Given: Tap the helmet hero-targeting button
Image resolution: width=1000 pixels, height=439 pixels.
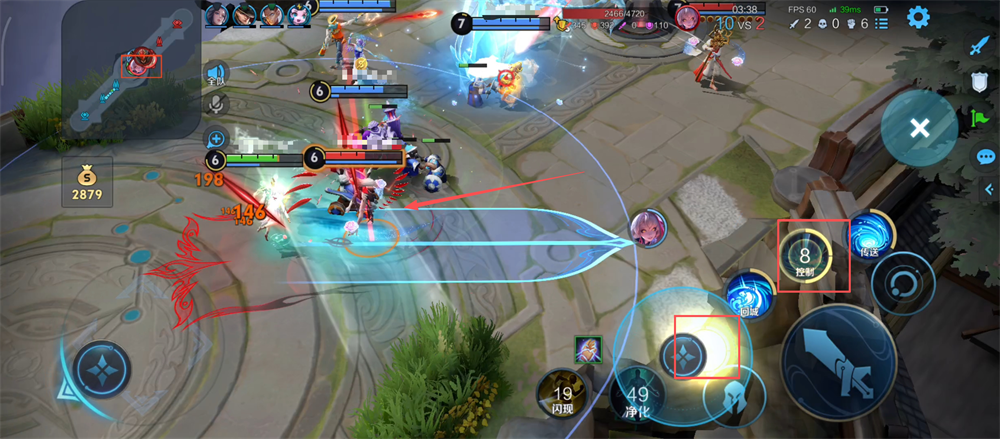Looking at the screenshot, I should coord(733,398).
